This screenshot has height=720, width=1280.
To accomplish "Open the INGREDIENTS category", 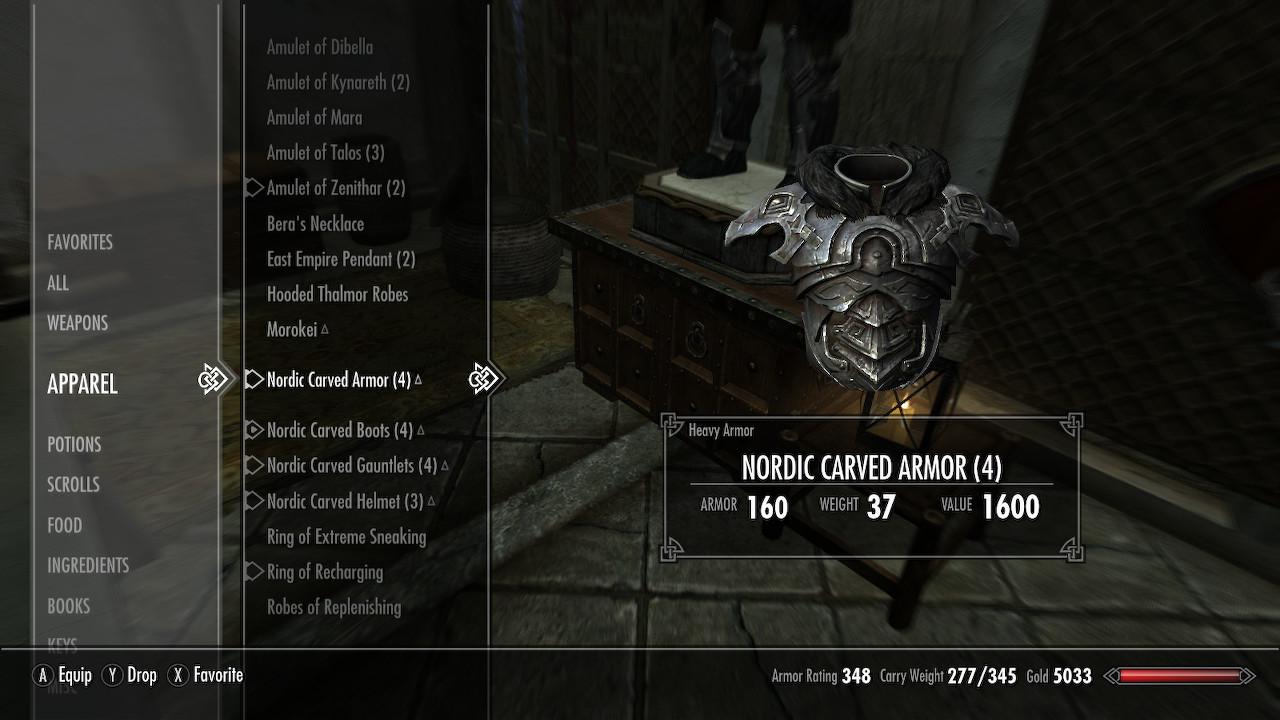I will click(x=88, y=565).
